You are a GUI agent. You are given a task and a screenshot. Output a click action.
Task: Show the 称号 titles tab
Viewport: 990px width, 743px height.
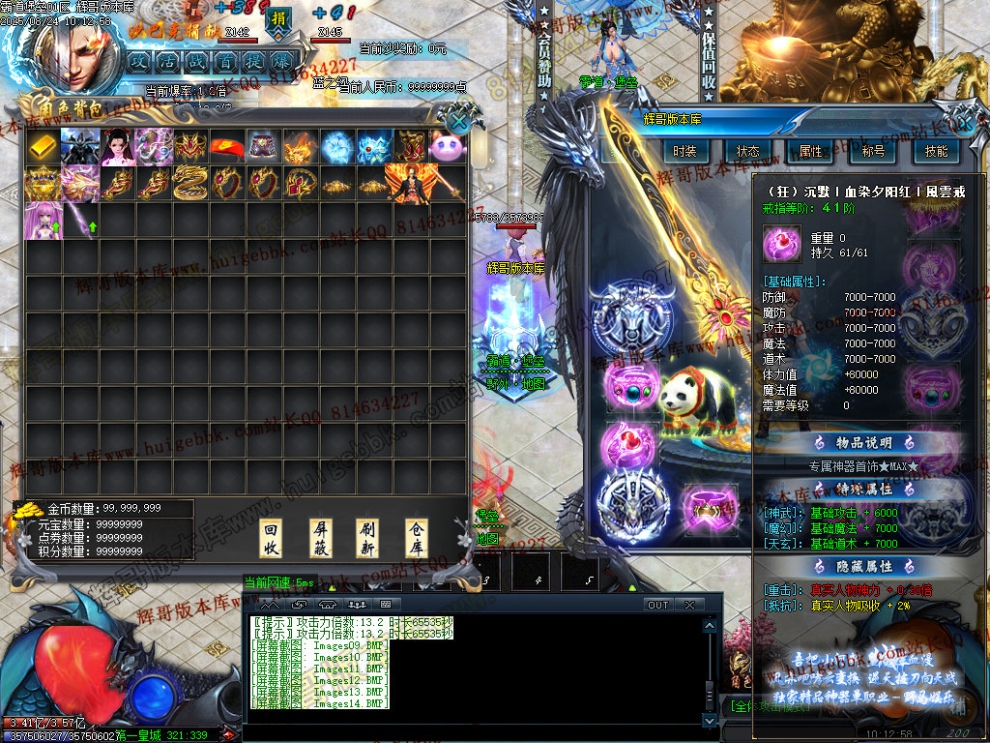point(873,152)
